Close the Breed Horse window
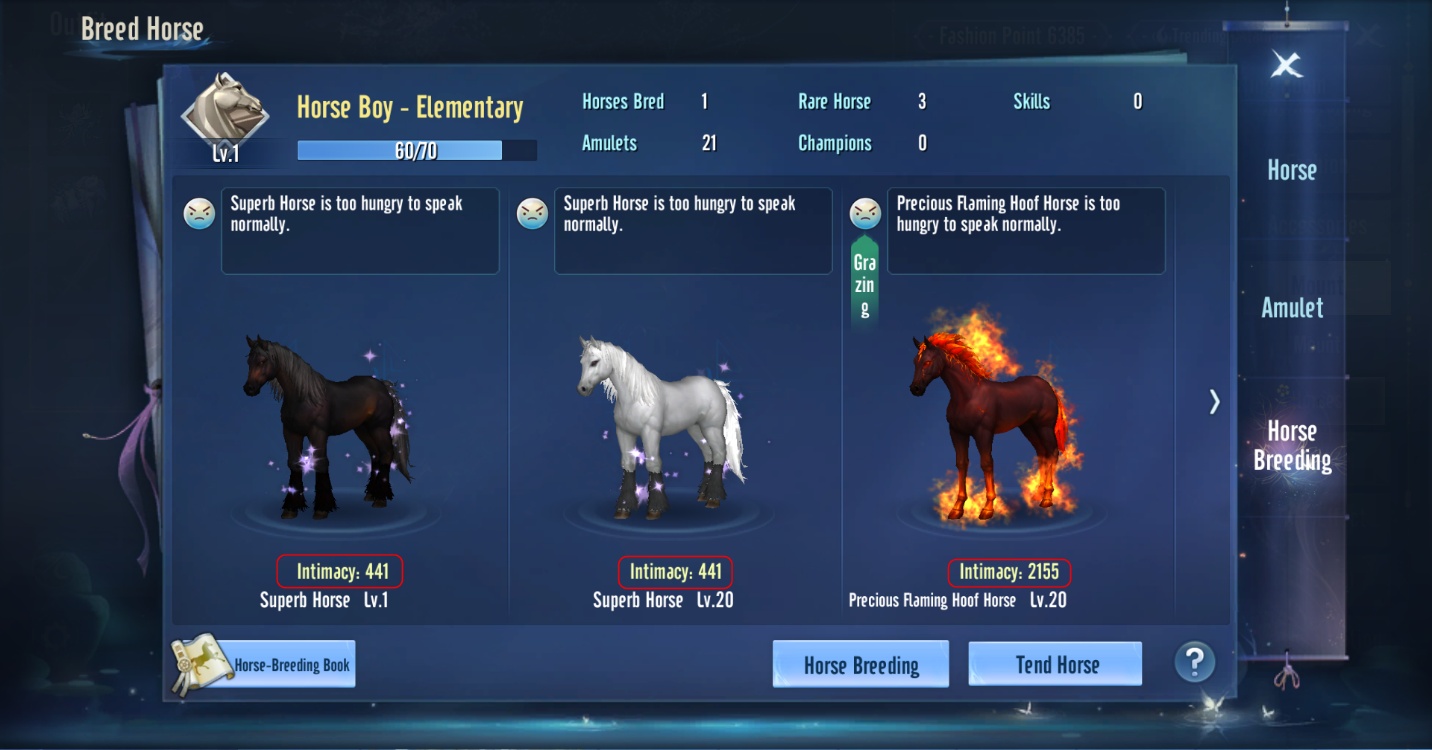The image size is (1432, 750). (x=1286, y=66)
